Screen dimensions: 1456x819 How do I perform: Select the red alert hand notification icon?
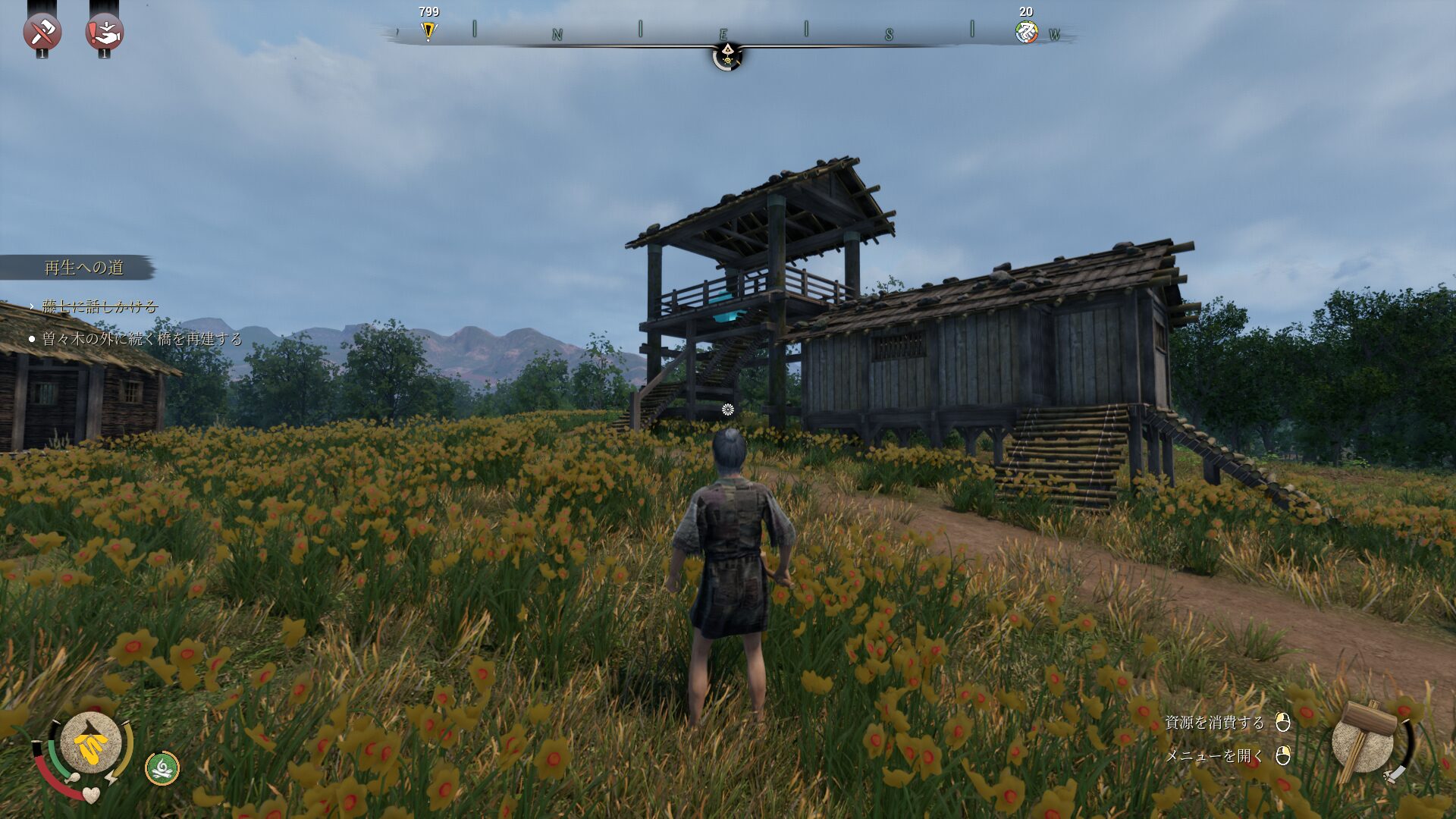click(x=105, y=32)
